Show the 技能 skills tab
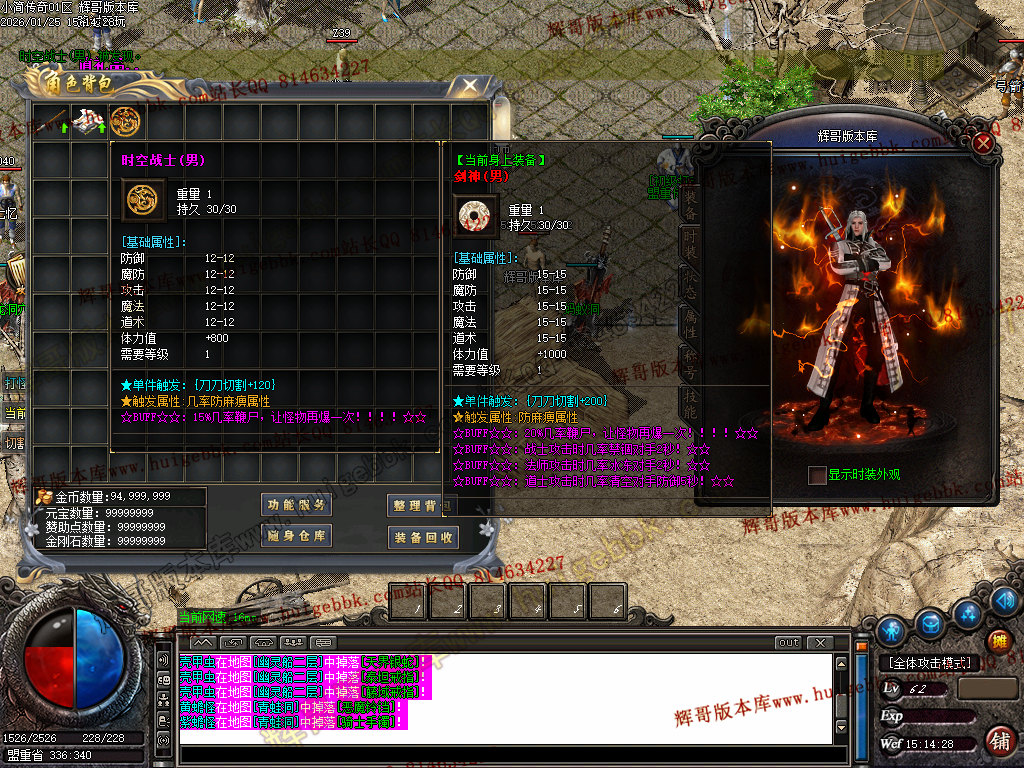The image size is (1024, 768). coord(690,401)
